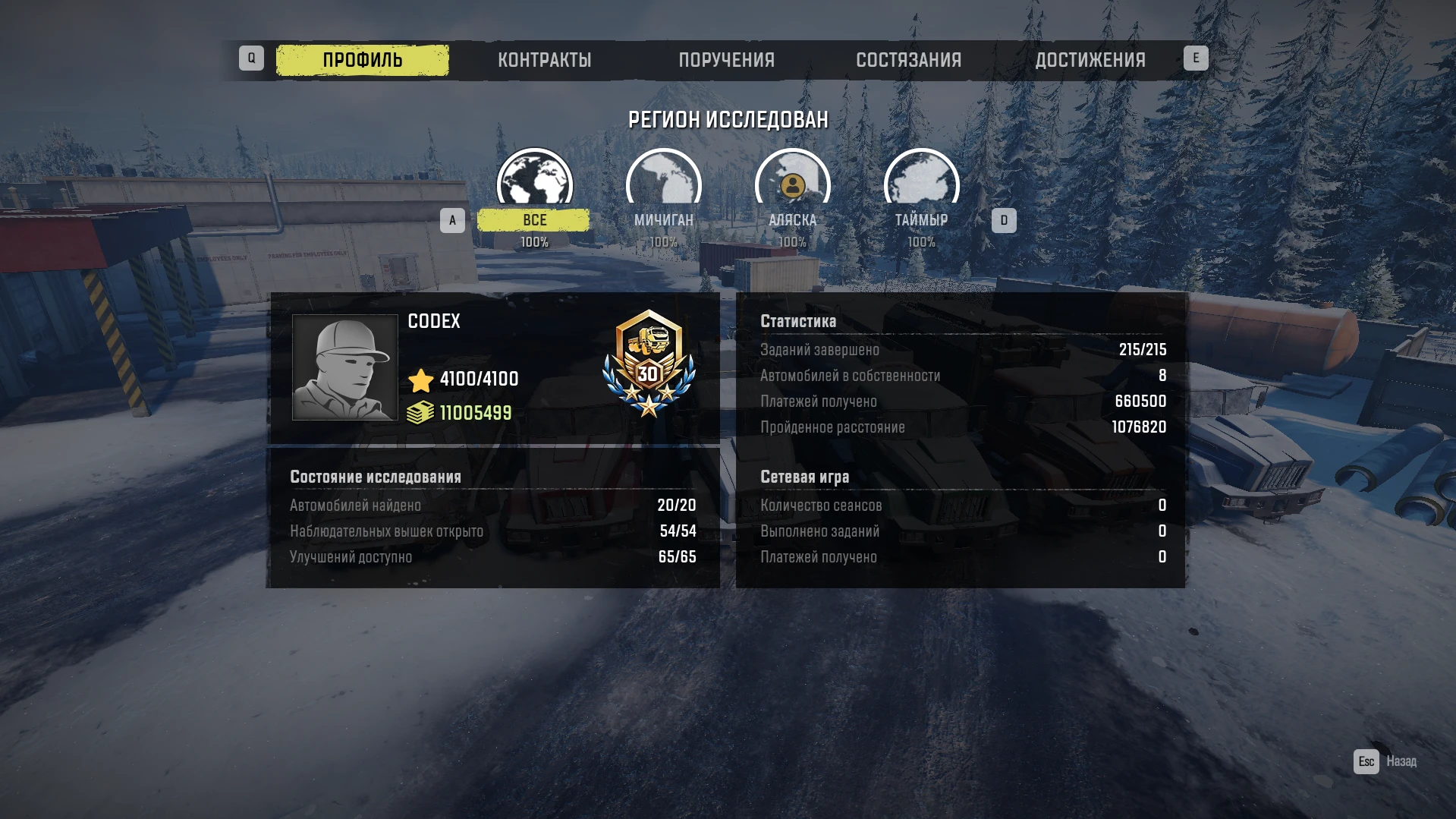1456x819 pixels.
Task: Click the money stack icon next to balance
Action: (x=421, y=414)
